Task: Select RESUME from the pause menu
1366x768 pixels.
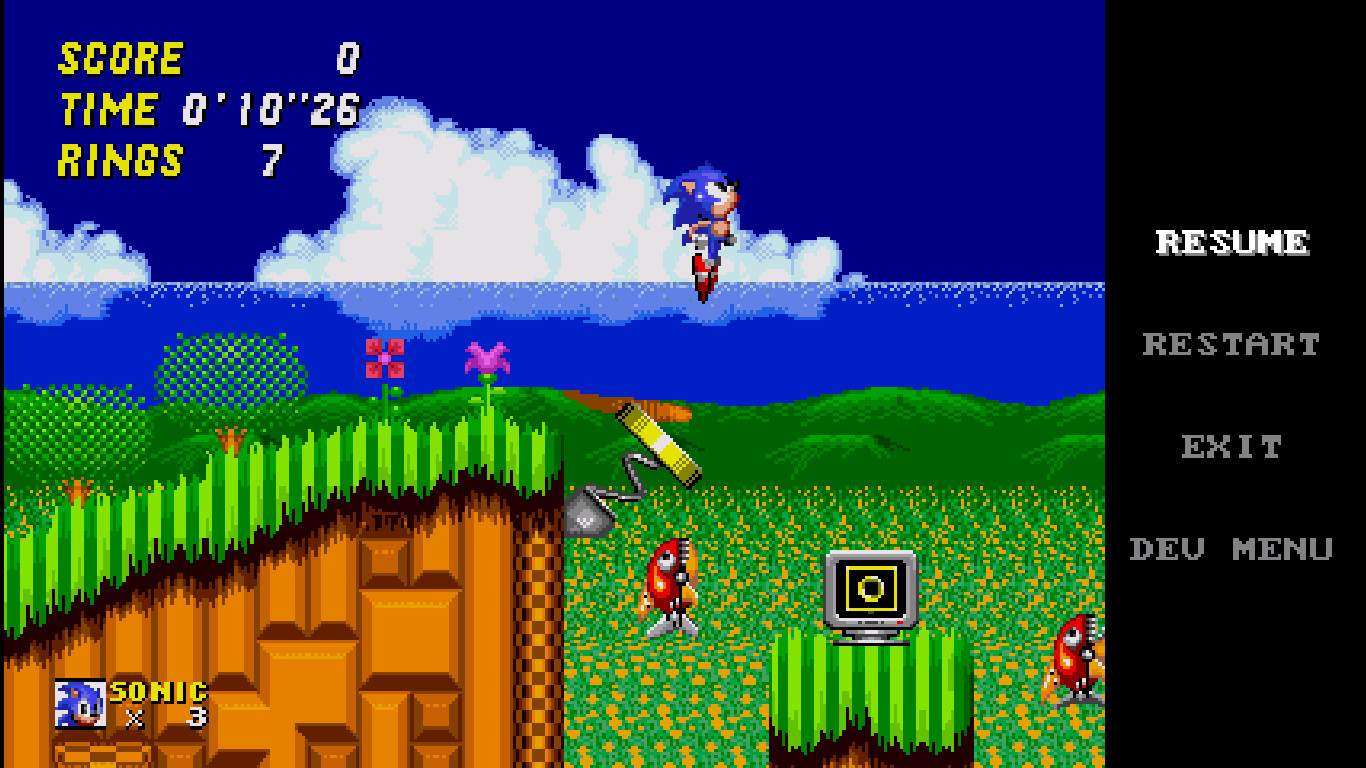Action: tap(1231, 240)
